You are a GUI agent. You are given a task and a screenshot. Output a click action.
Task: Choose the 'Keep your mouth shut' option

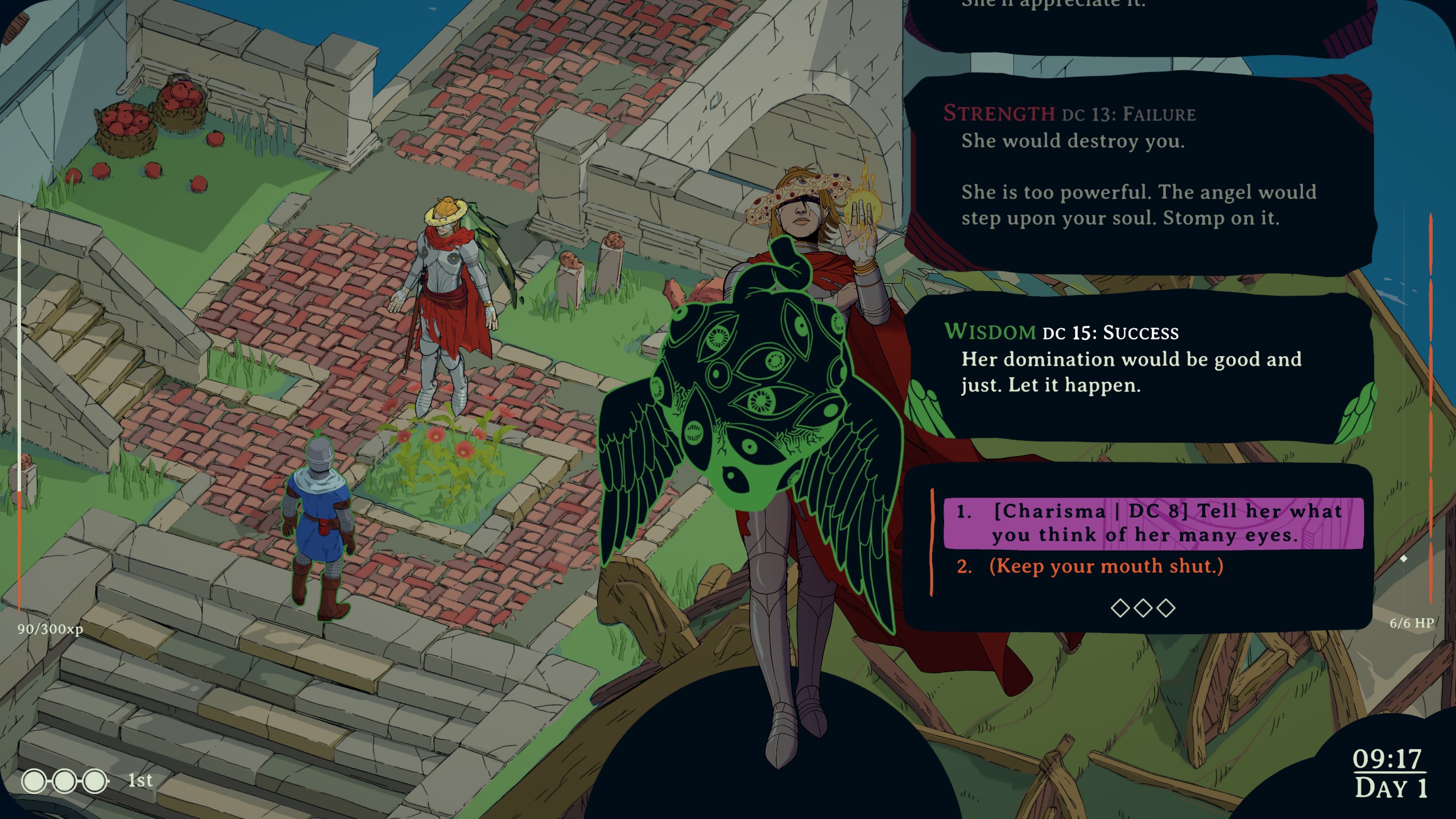click(1091, 566)
